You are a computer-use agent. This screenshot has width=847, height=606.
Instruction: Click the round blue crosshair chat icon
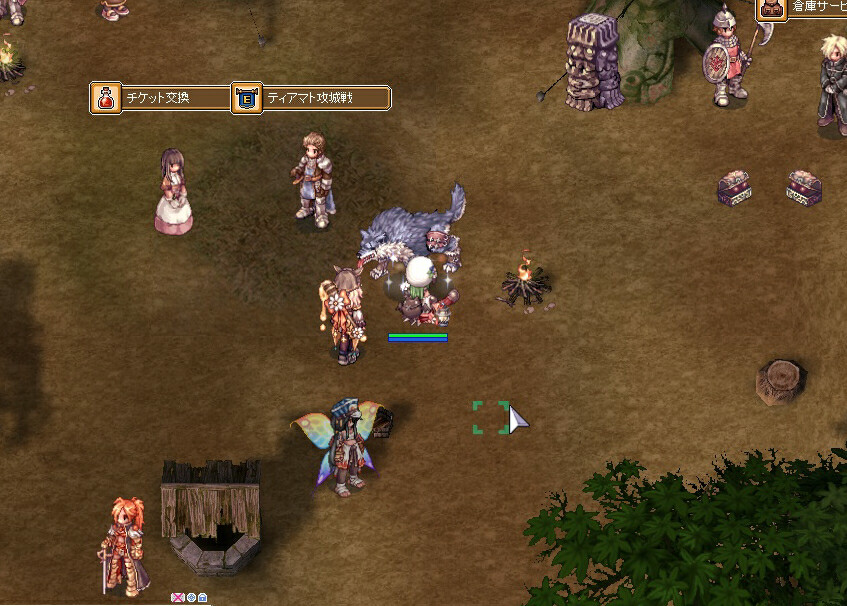pos(191,598)
